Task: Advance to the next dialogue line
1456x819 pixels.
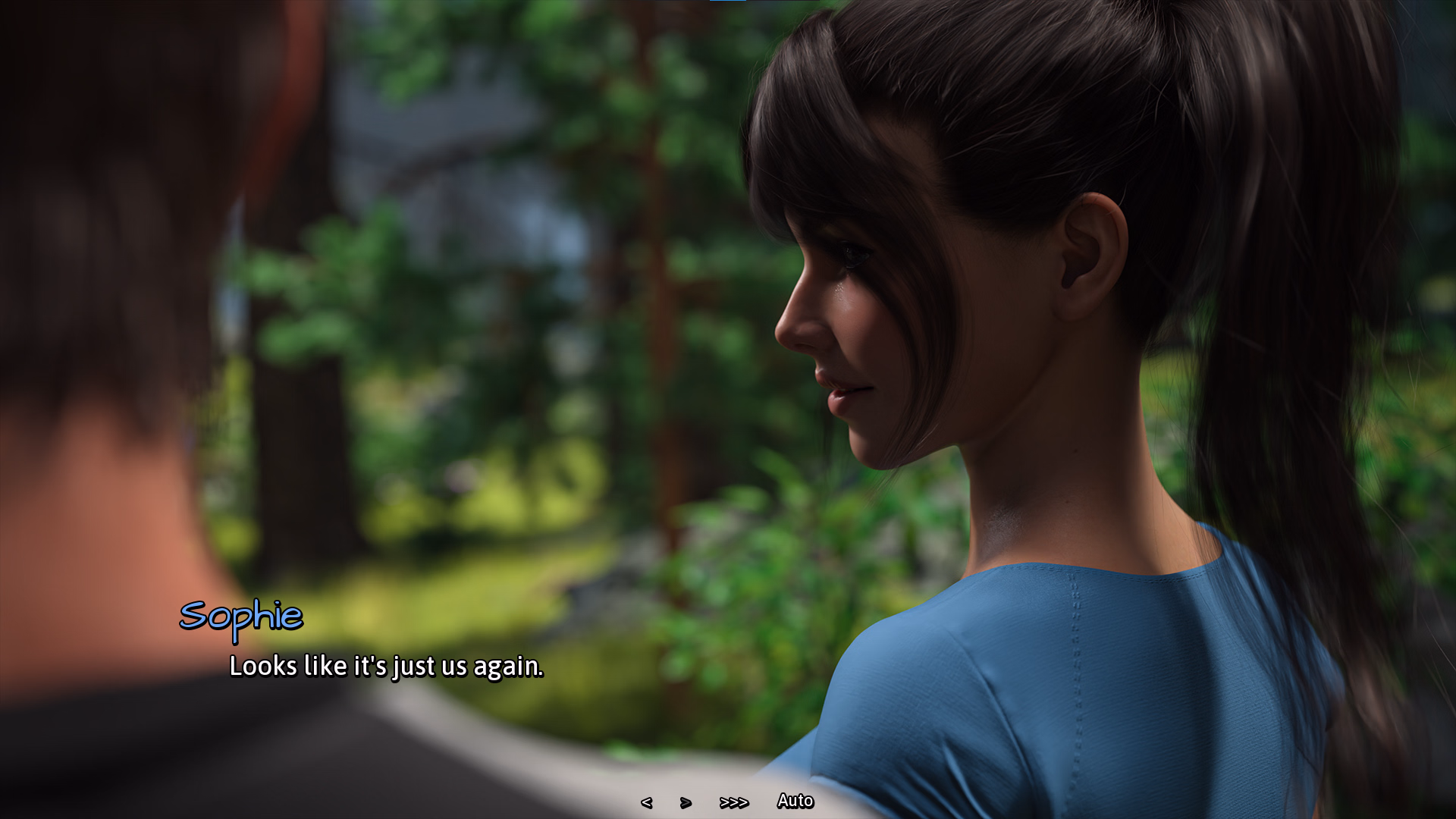Action: [x=686, y=802]
